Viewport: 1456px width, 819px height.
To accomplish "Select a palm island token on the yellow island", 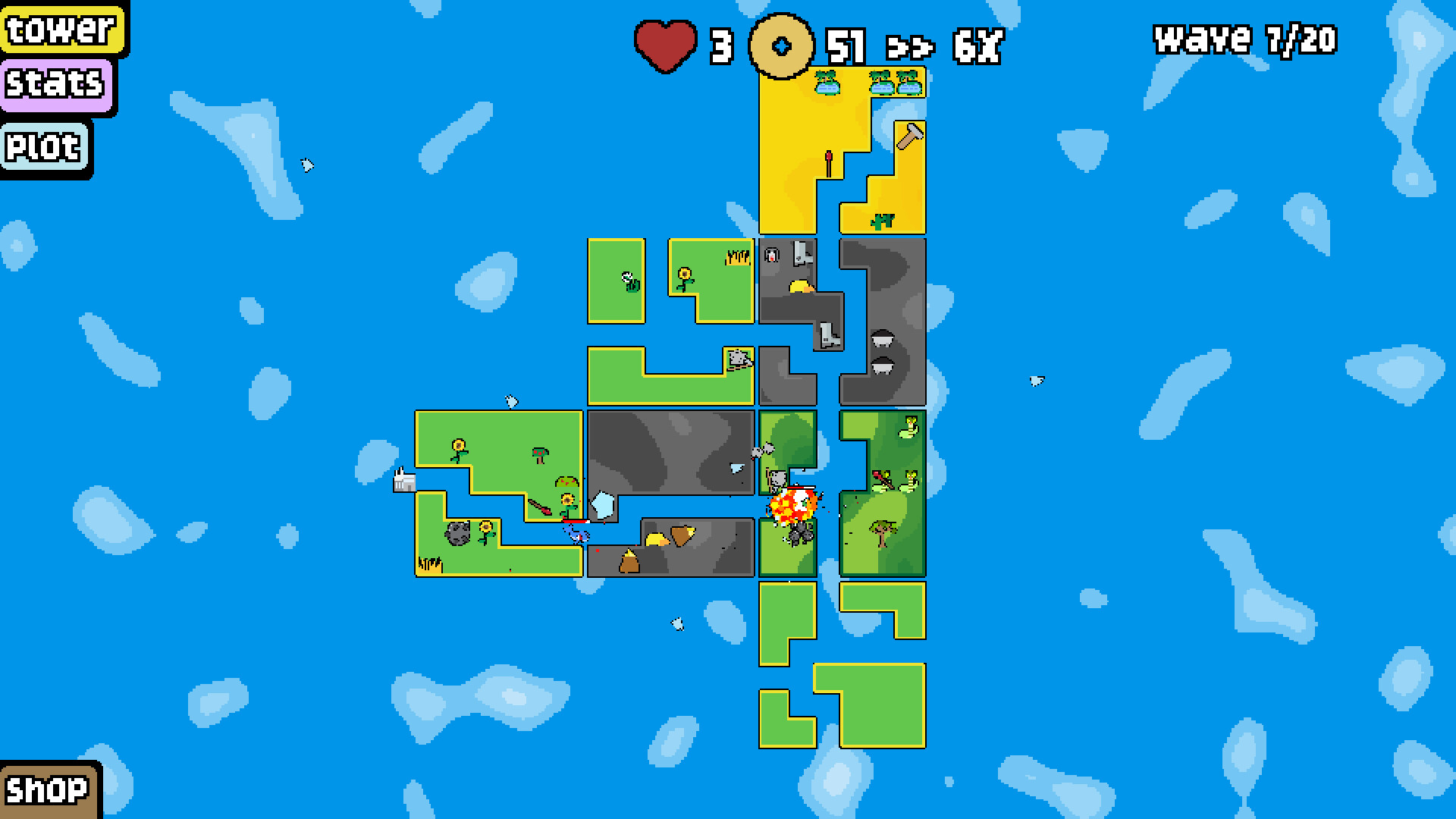I will tap(827, 83).
